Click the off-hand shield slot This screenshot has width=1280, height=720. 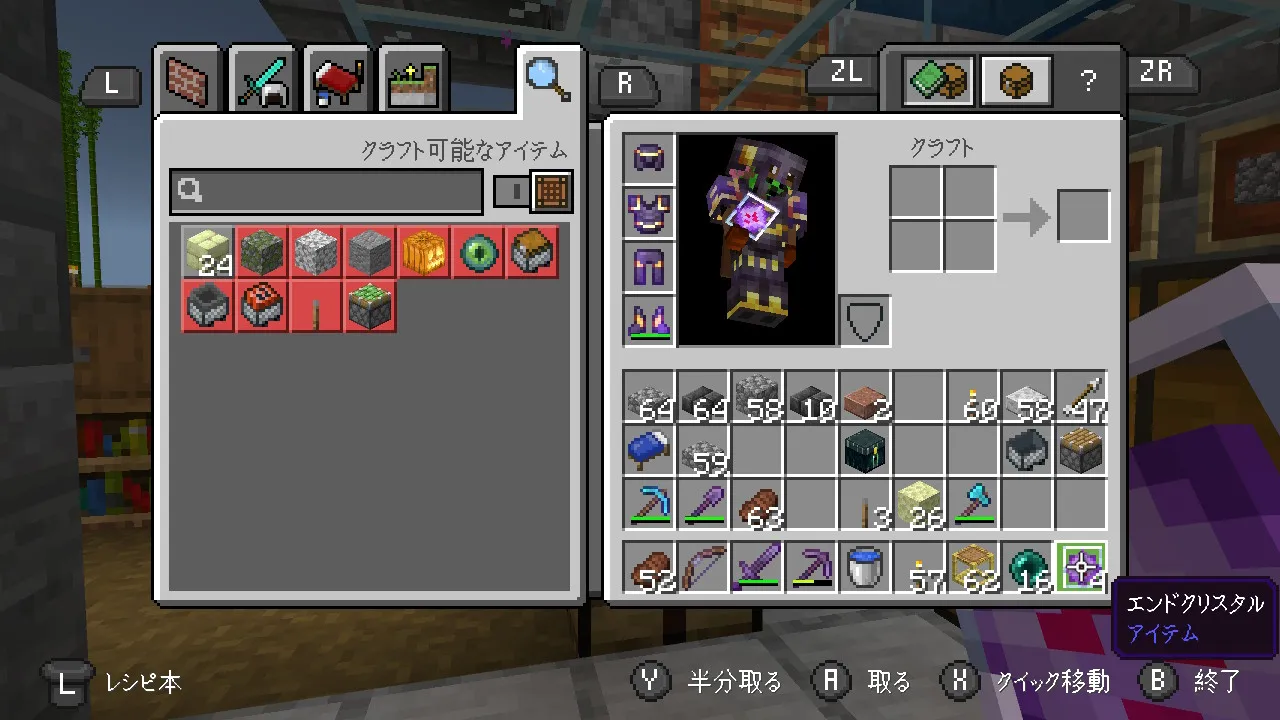click(864, 321)
